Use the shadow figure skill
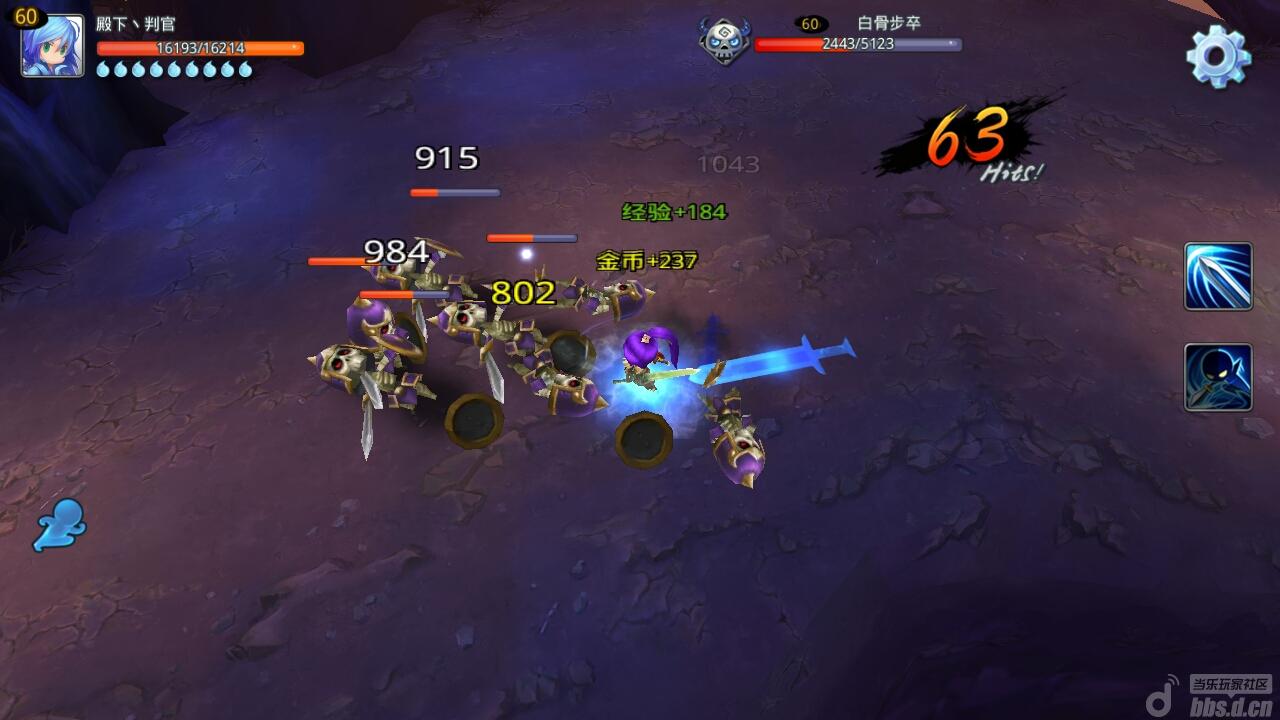The image size is (1280, 720). click(x=1218, y=377)
